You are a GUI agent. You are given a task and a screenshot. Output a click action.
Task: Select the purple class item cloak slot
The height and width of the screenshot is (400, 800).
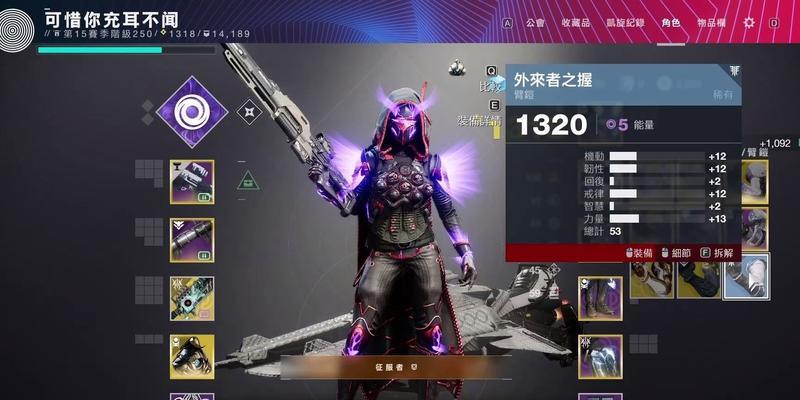(x=600, y=355)
